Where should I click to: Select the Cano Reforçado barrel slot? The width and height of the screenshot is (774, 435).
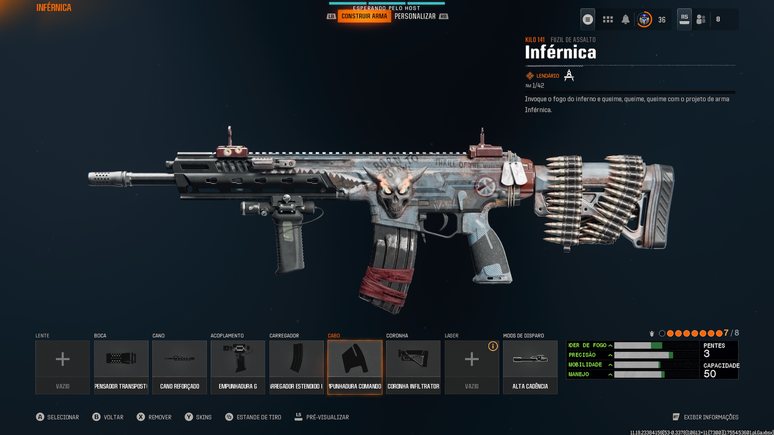click(x=180, y=366)
